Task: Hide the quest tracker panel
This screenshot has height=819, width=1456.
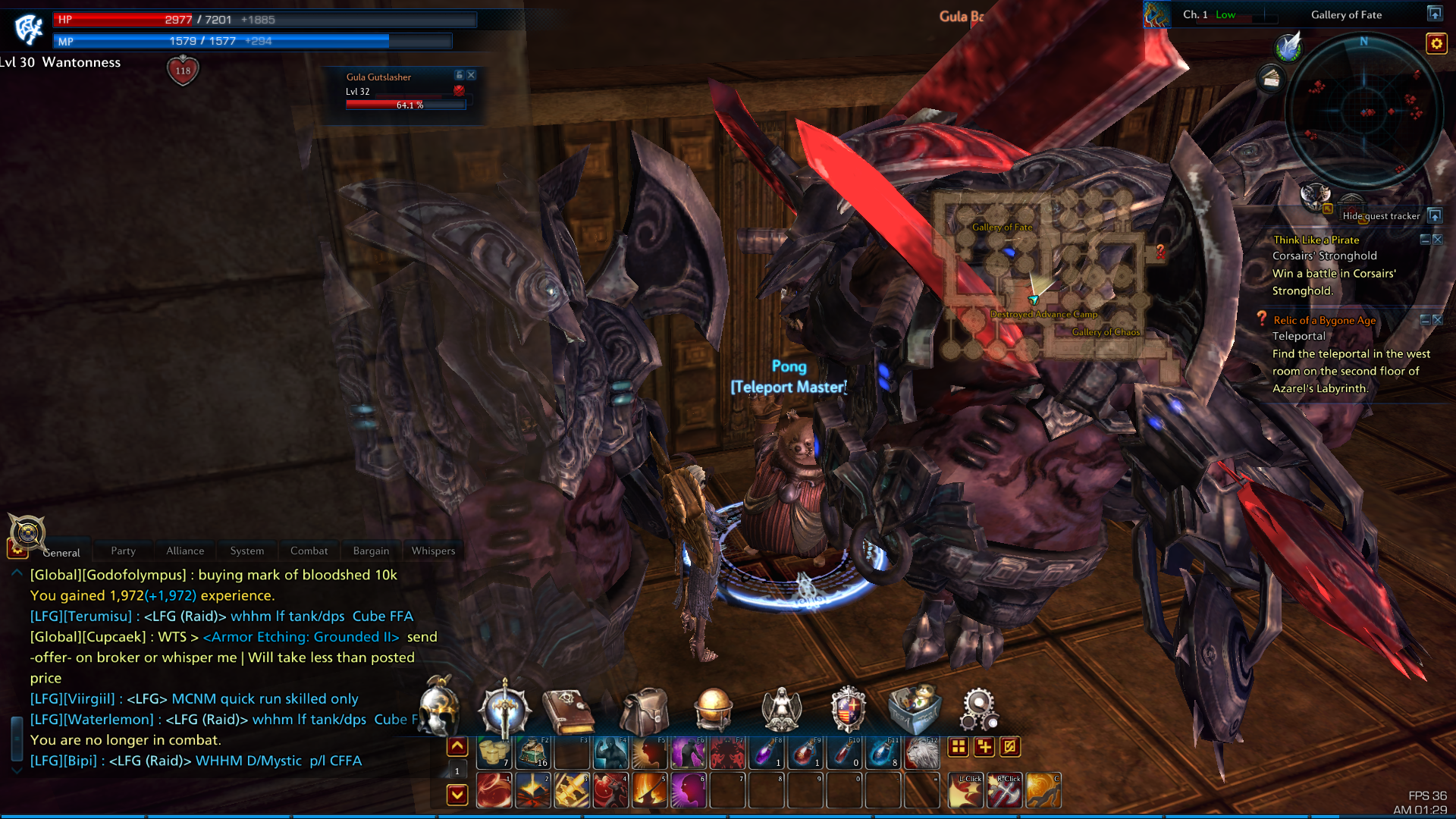Action: point(1435,215)
